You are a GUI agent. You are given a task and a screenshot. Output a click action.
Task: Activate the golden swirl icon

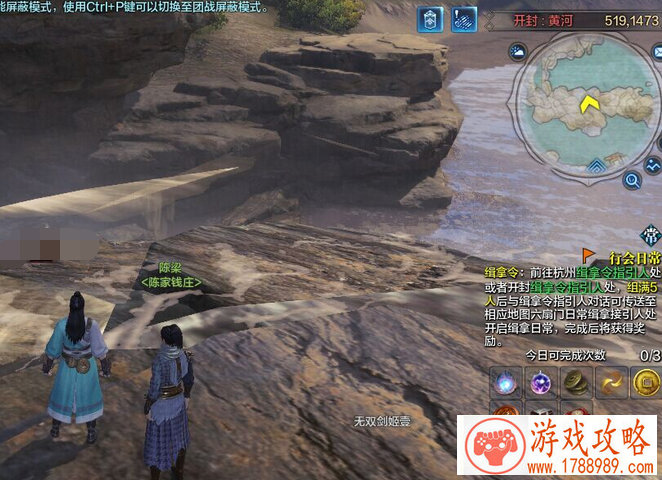click(x=610, y=380)
